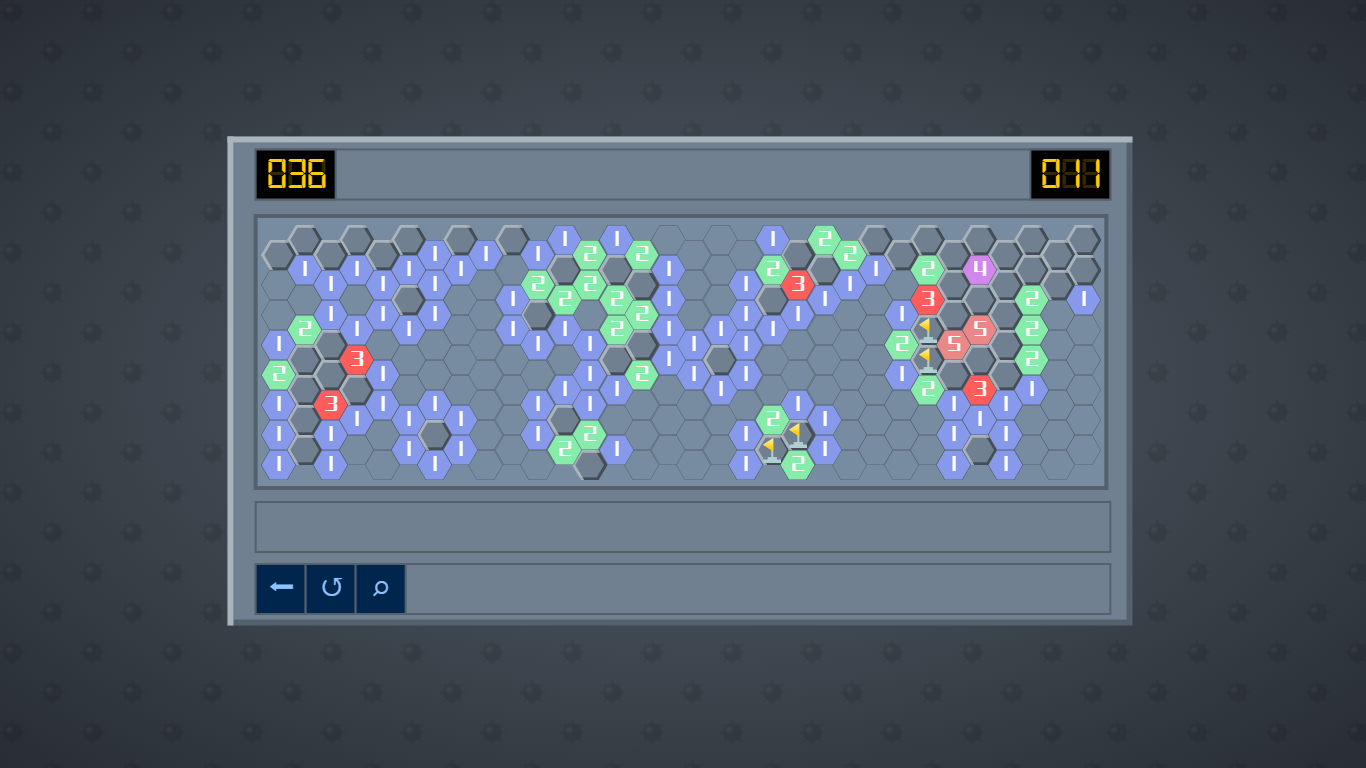Image resolution: width=1366 pixels, height=768 pixels.
Task: Click the red 3 tile below the purple 4
Action: coord(928,298)
